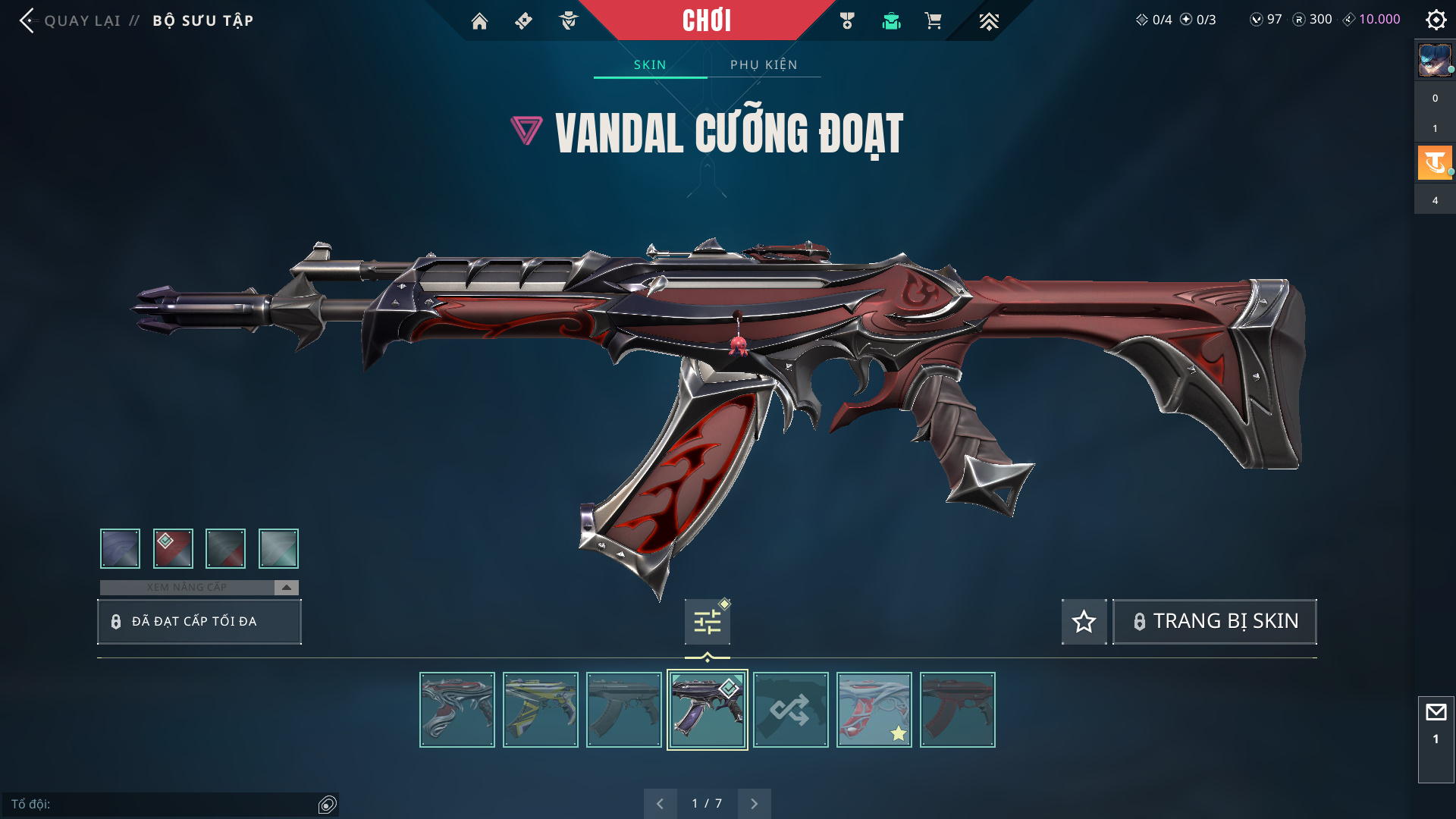Choose the purple variant color swatch
The image size is (1456, 819).
(x=120, y=548)
